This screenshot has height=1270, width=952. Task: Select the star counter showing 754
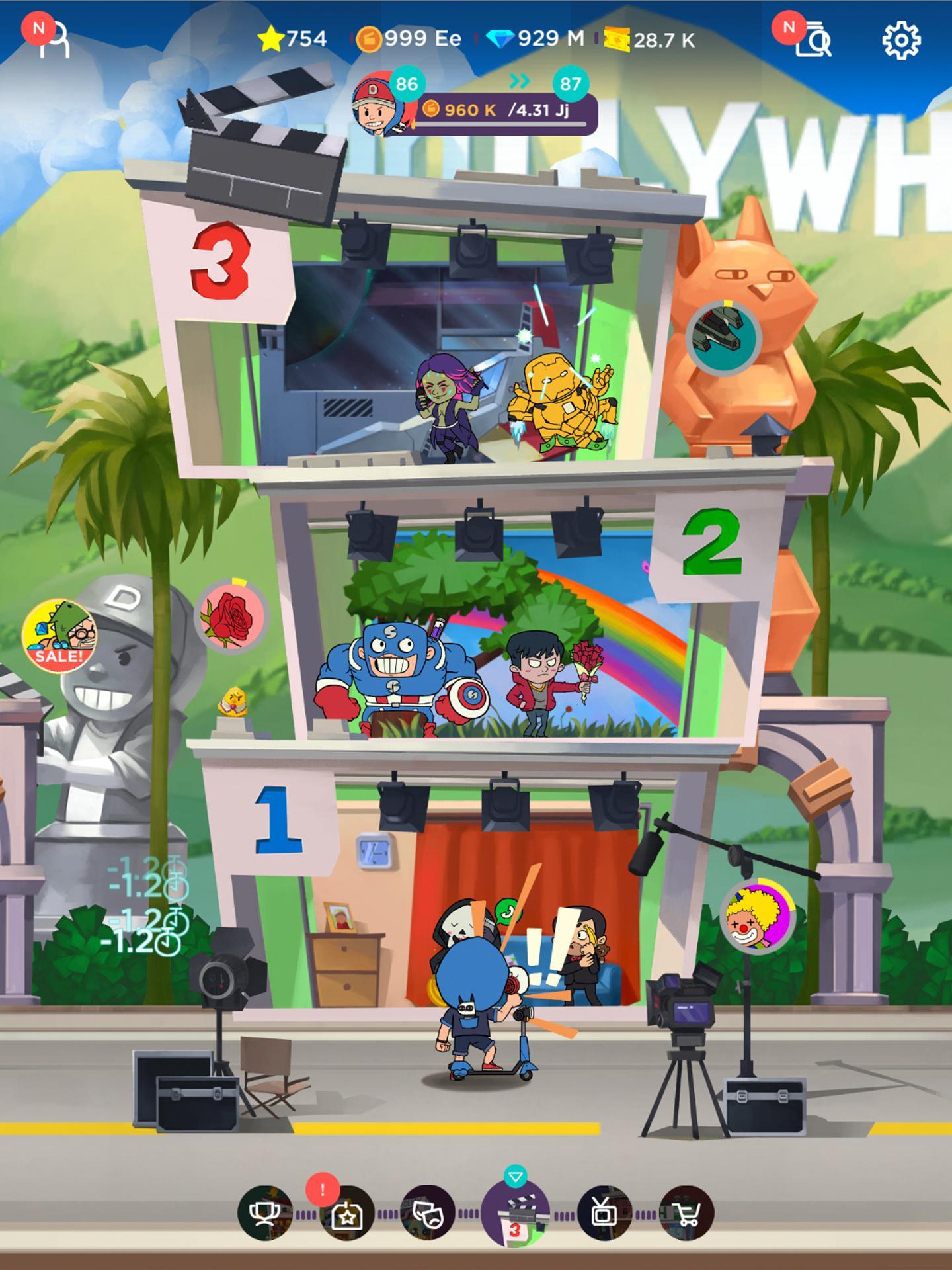(292, 38)
